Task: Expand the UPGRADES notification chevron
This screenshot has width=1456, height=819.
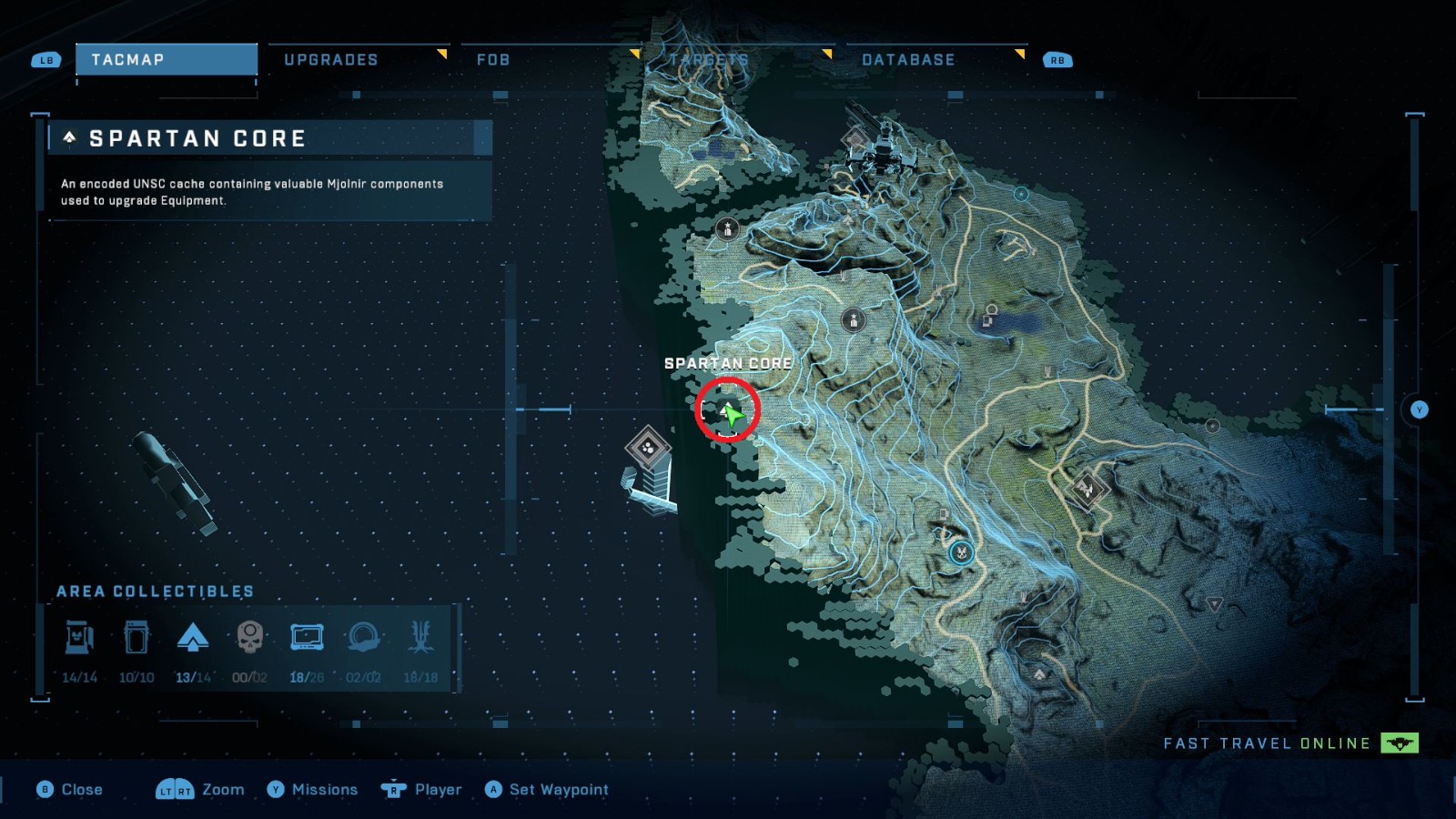Action: [x=442, y=54]
